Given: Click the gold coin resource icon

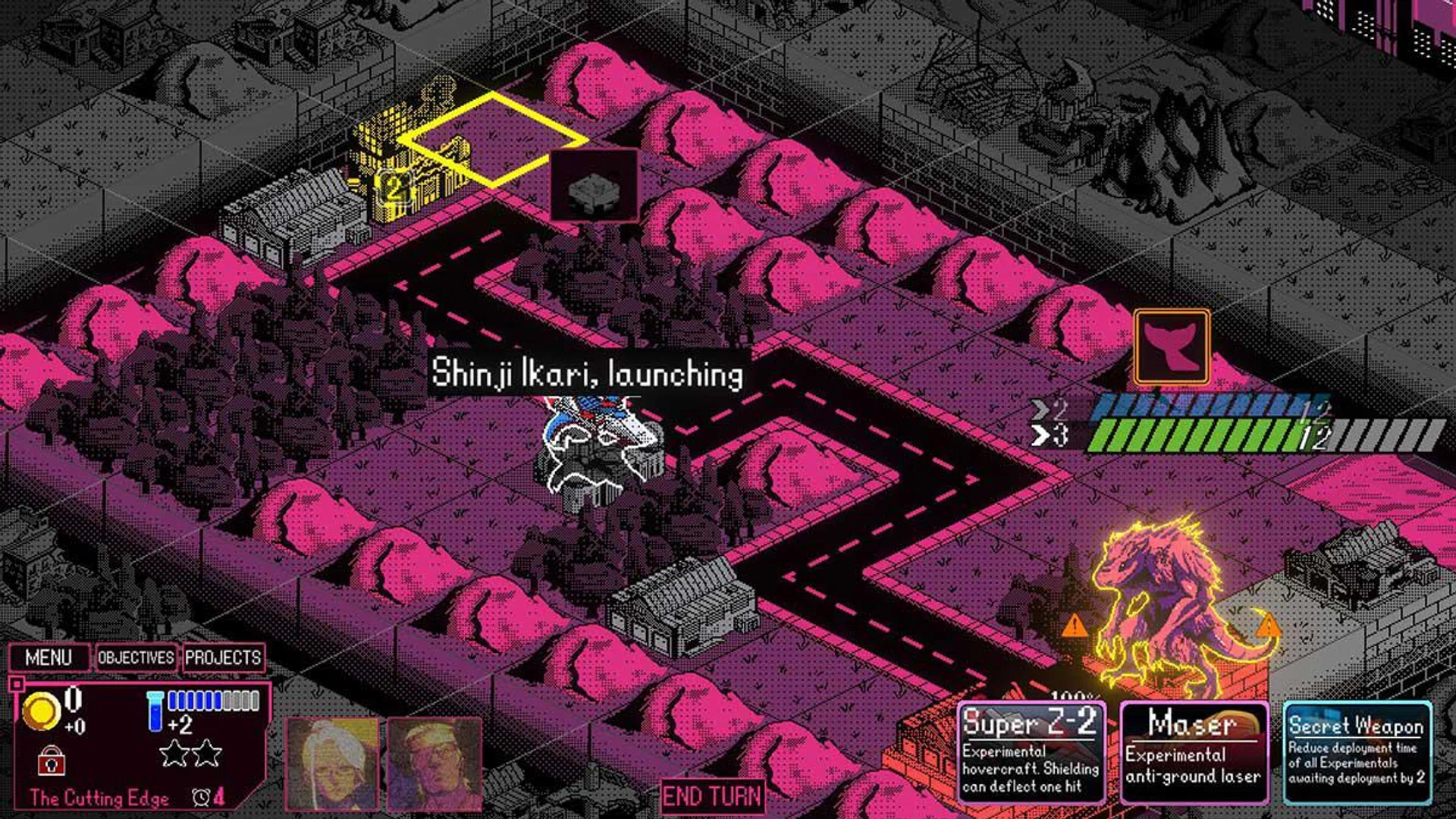Looking at the screenshot, I should 41,711.
